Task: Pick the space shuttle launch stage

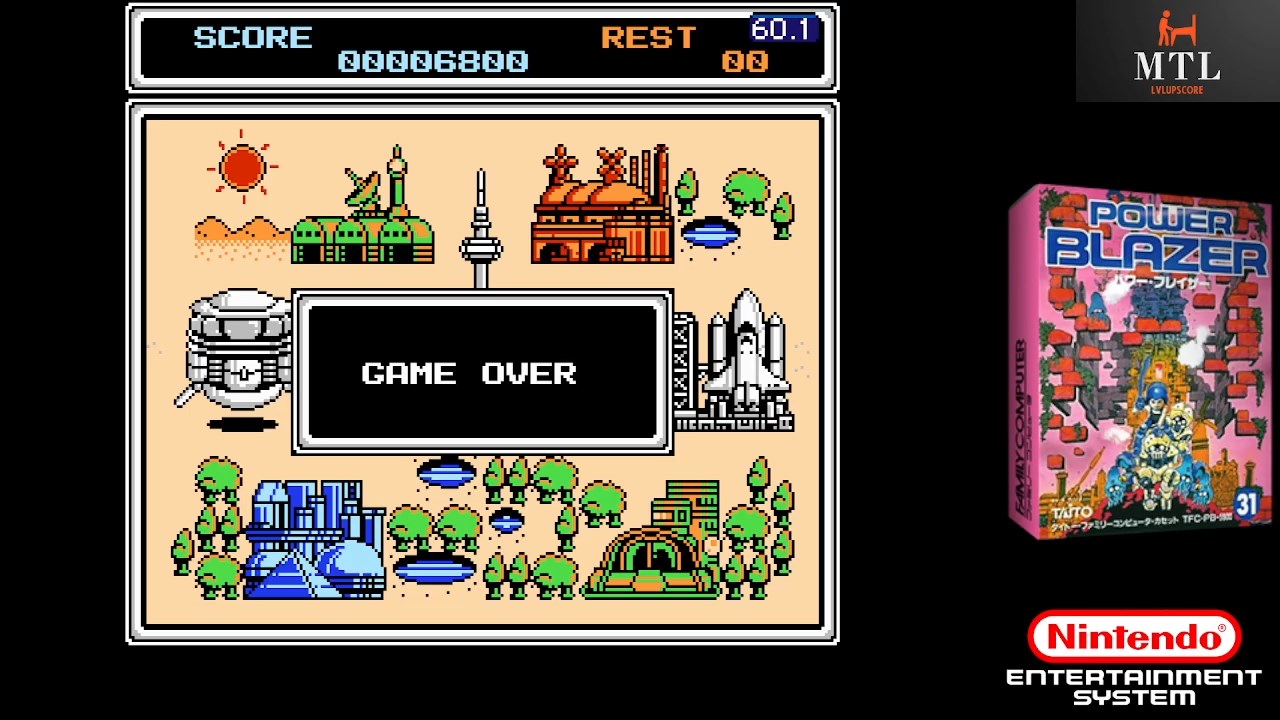Action: pos(739,365)
